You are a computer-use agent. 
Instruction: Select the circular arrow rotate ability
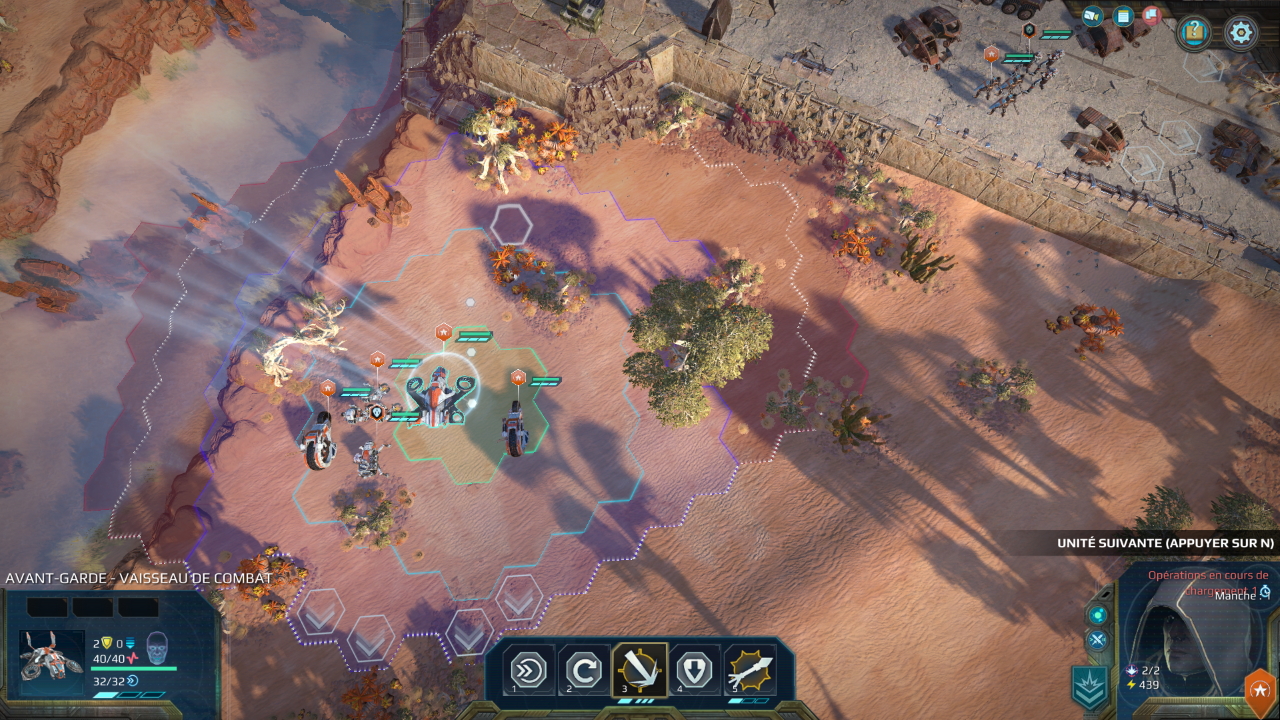coord(583,669)
